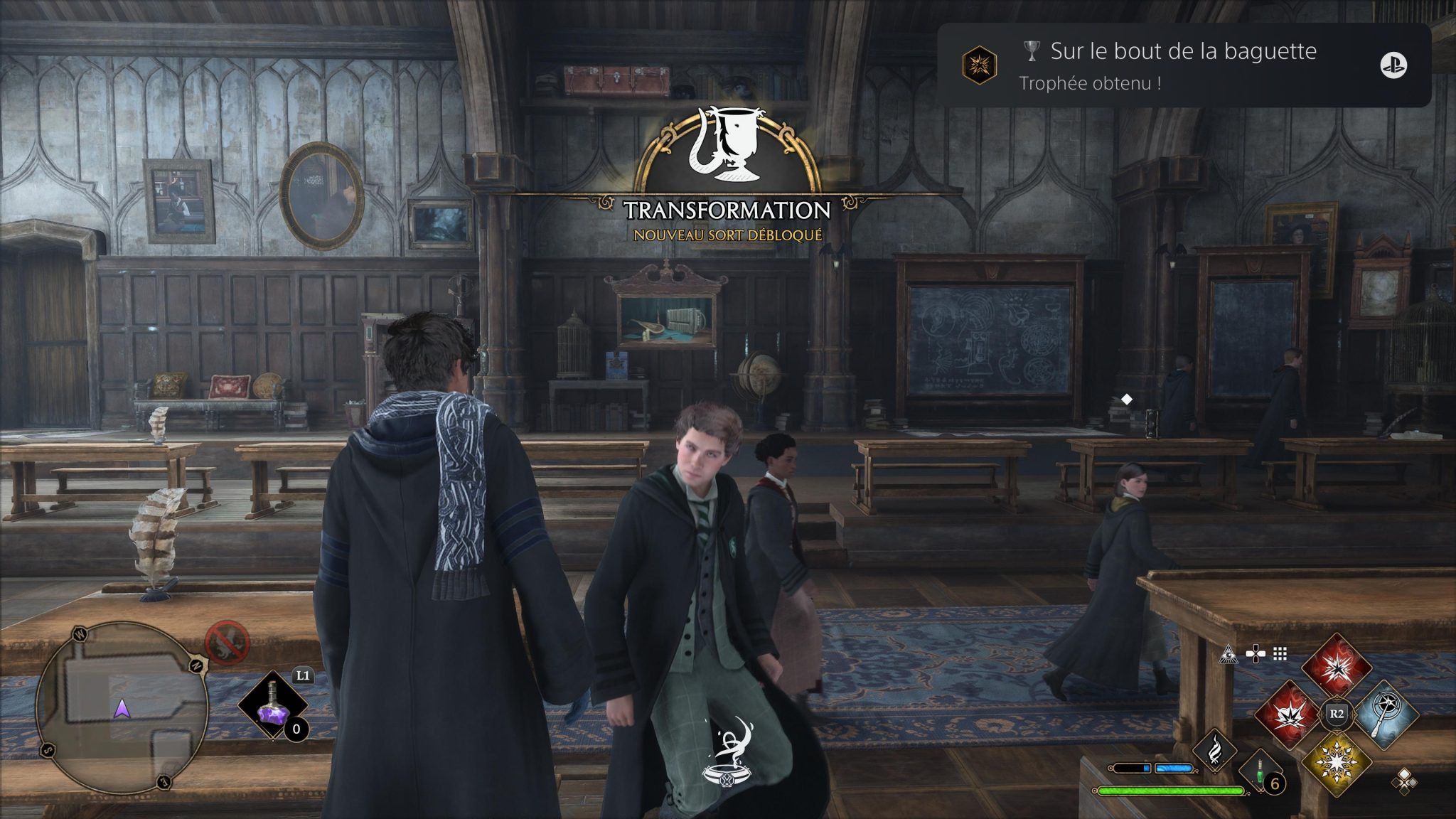This screenshot has width=1456, height=819.
Task: Select the left red blasting spell icon
Action: [1290, 714]
